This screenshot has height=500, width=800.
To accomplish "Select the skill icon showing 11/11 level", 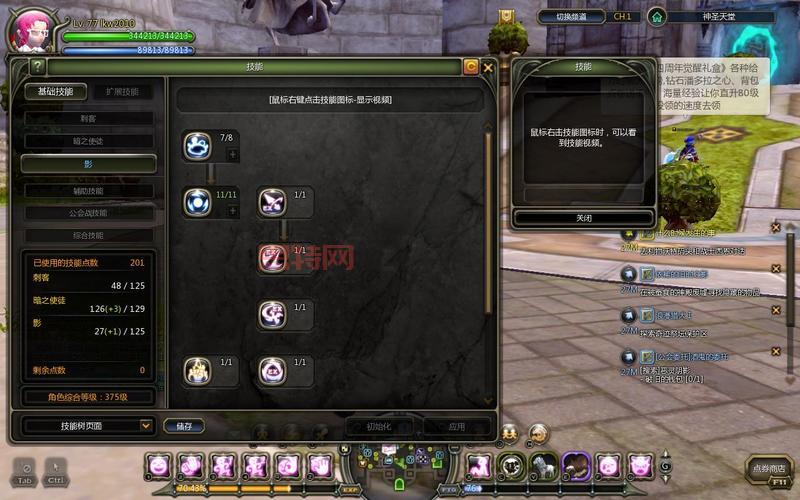I will tap(198, 203).
